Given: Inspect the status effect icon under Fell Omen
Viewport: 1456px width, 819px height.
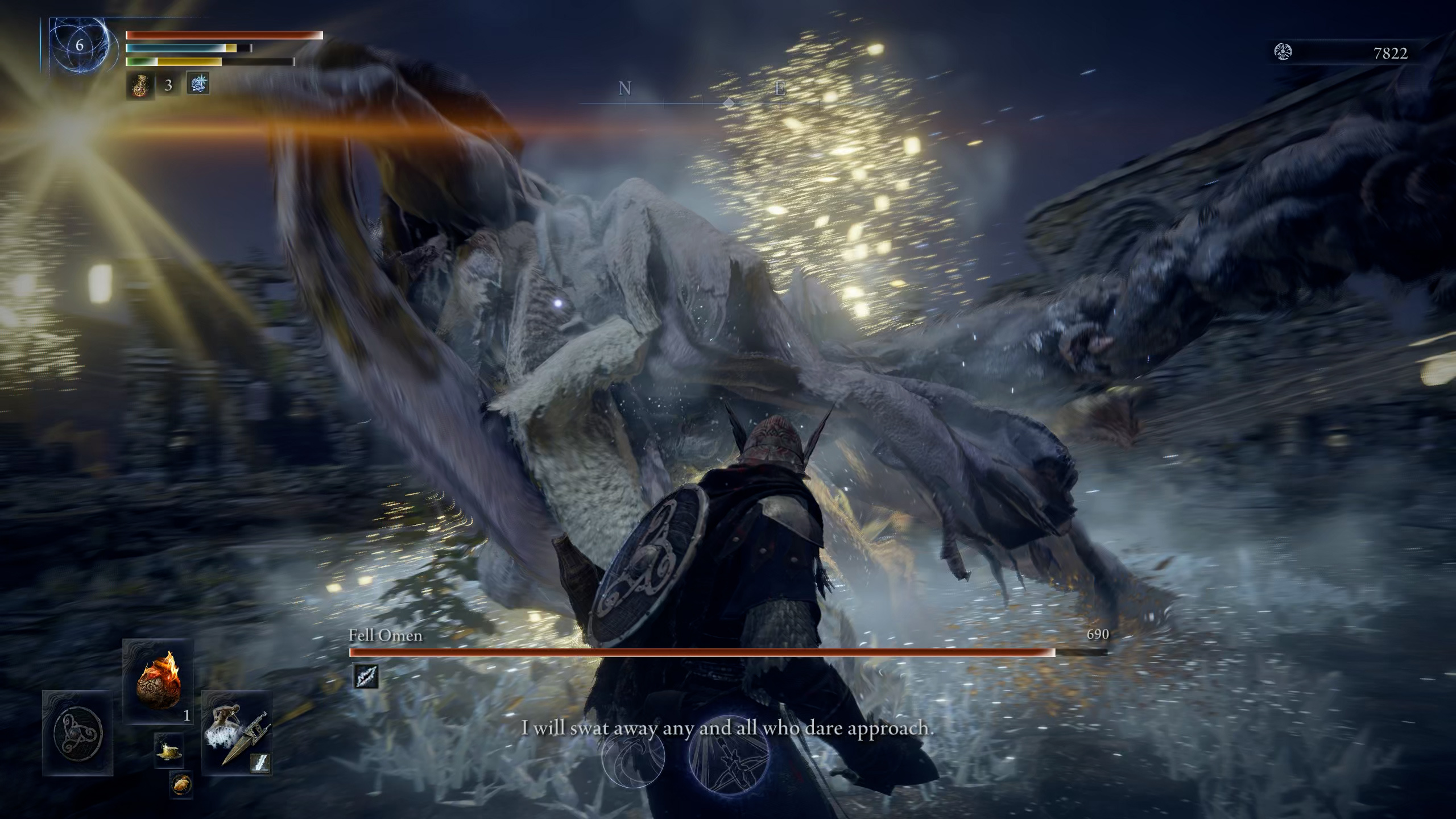Looking at the screenshot, I should (366, 676).
